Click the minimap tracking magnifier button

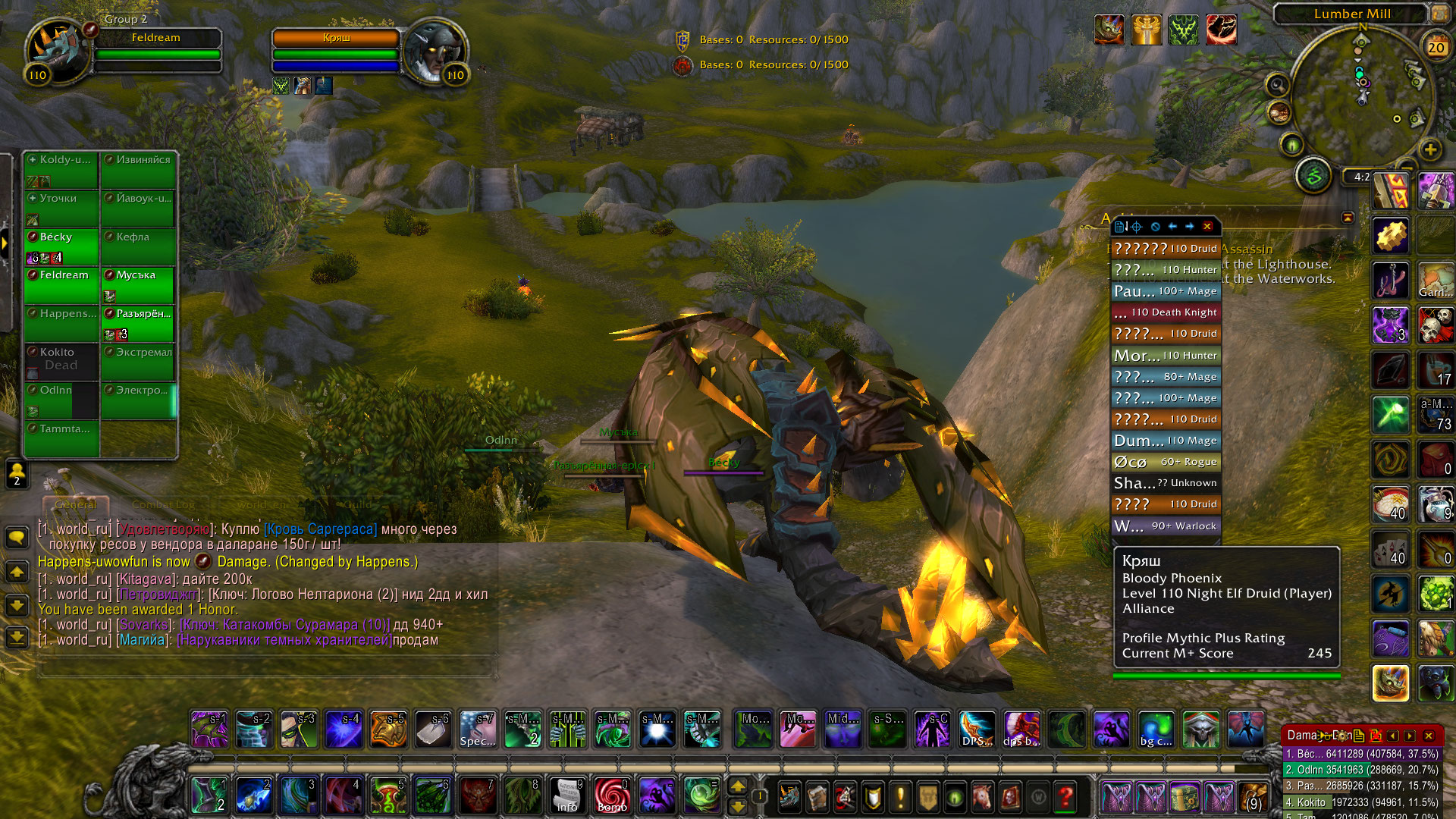click(x=1278, y=84)
